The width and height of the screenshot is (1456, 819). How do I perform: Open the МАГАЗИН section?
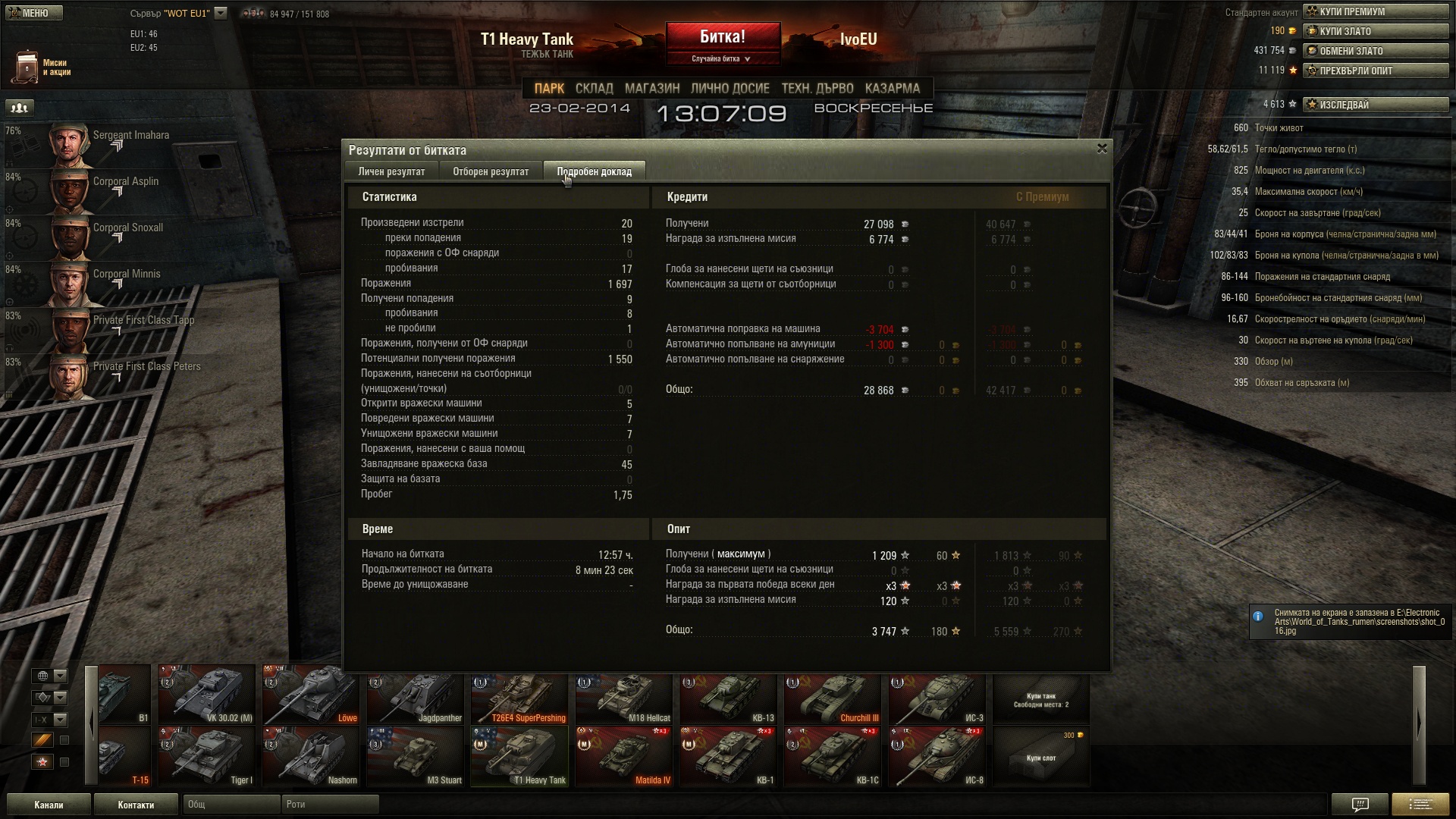(652, 89)
